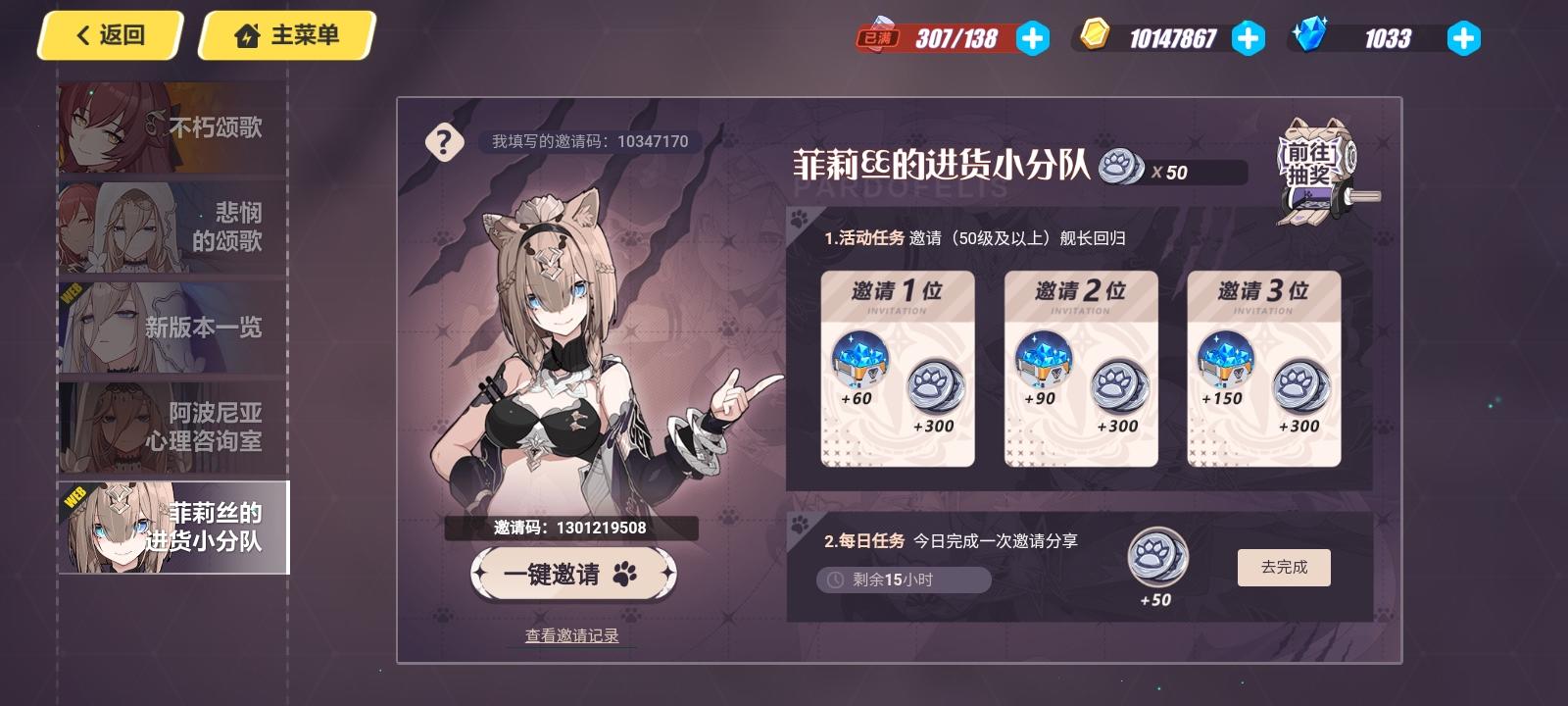Screen dimensions: 1568x706
Task: Add crystals via the plus next to 1033
Action: click(1463, 39)
